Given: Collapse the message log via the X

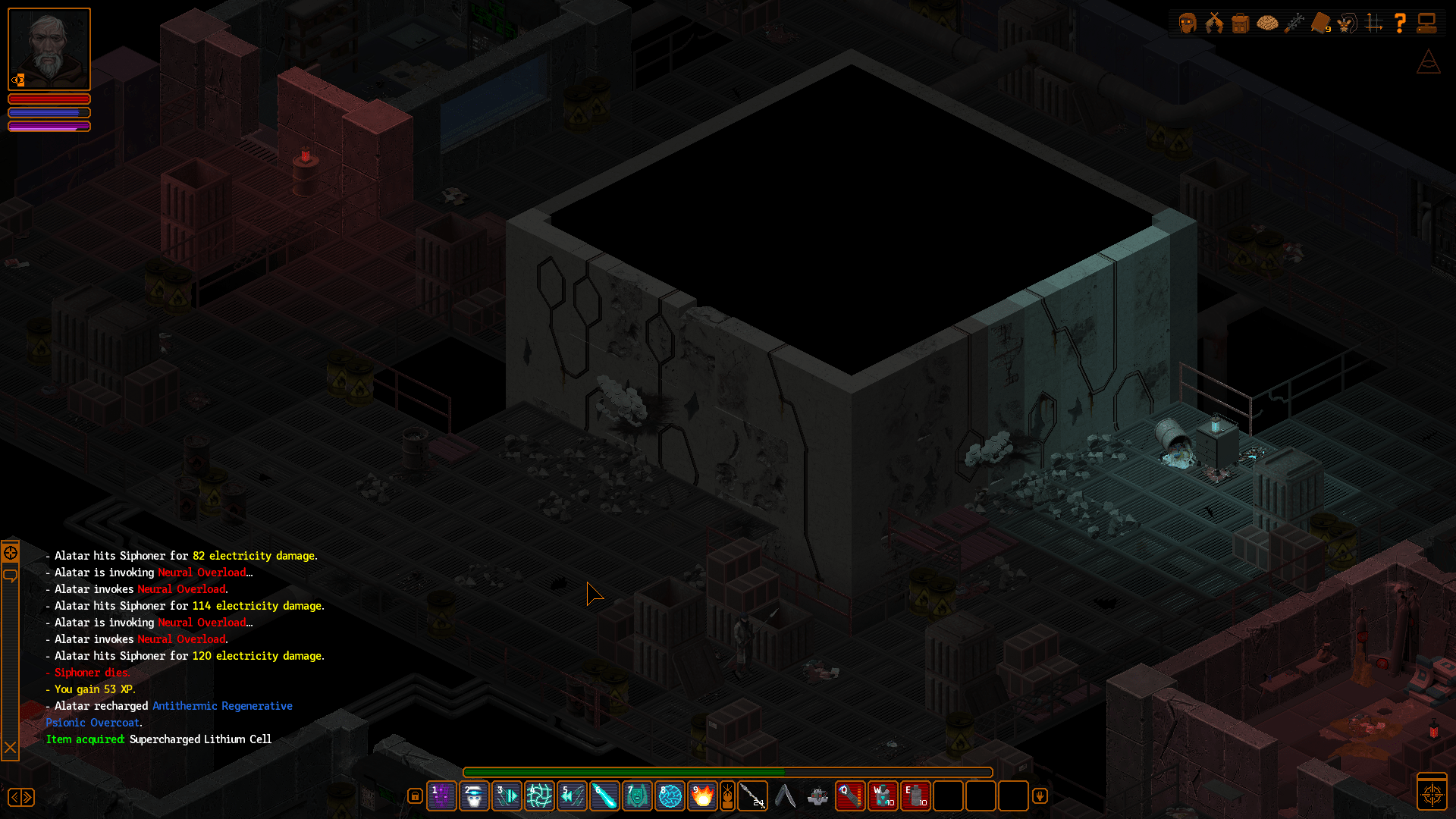Looking at the screenshot, I should coord(10,748).
